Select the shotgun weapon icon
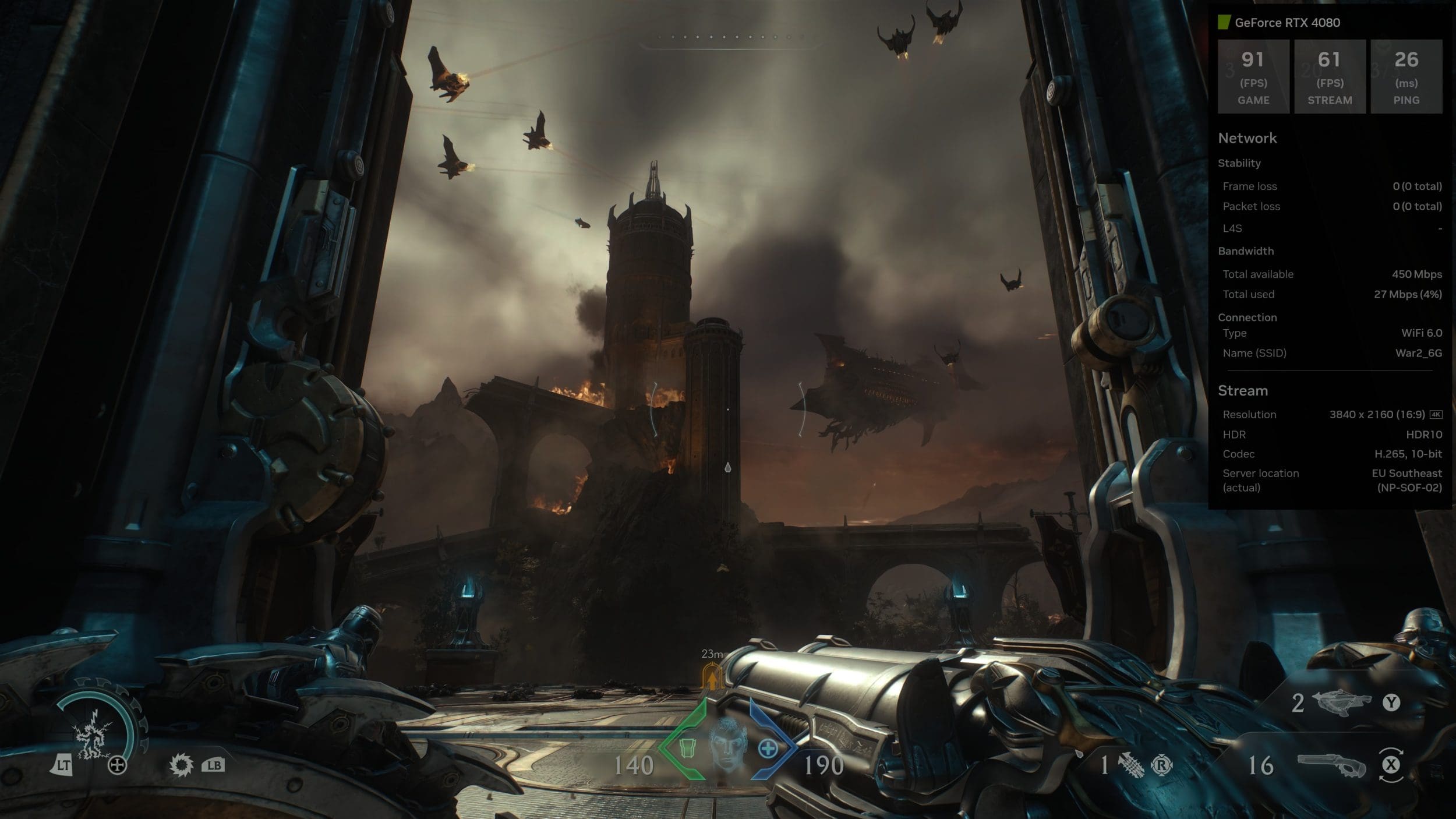 [x=1331, y=765]
